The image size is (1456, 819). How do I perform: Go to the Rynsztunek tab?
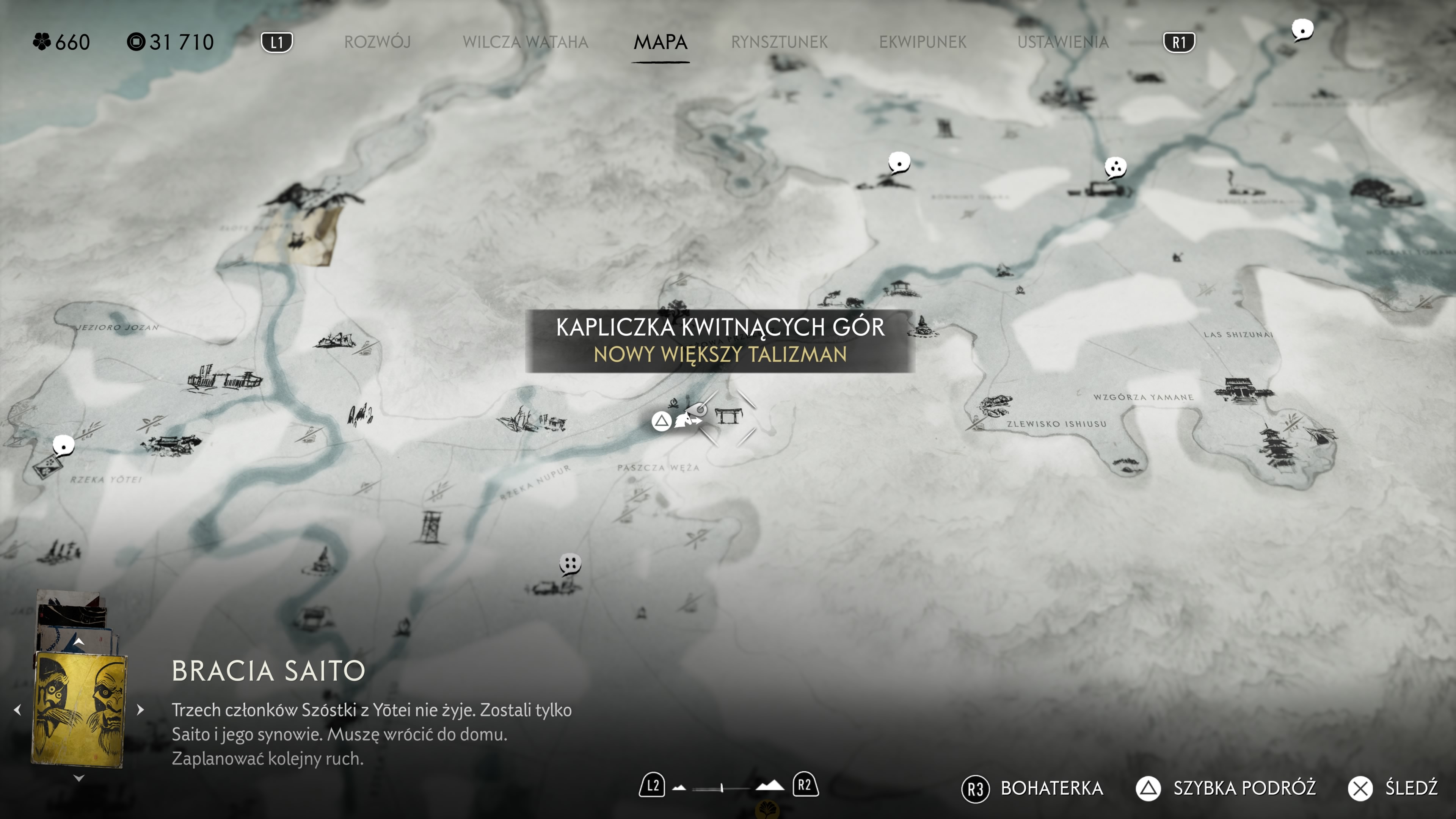pyautogui.click(x=779, y=42)
